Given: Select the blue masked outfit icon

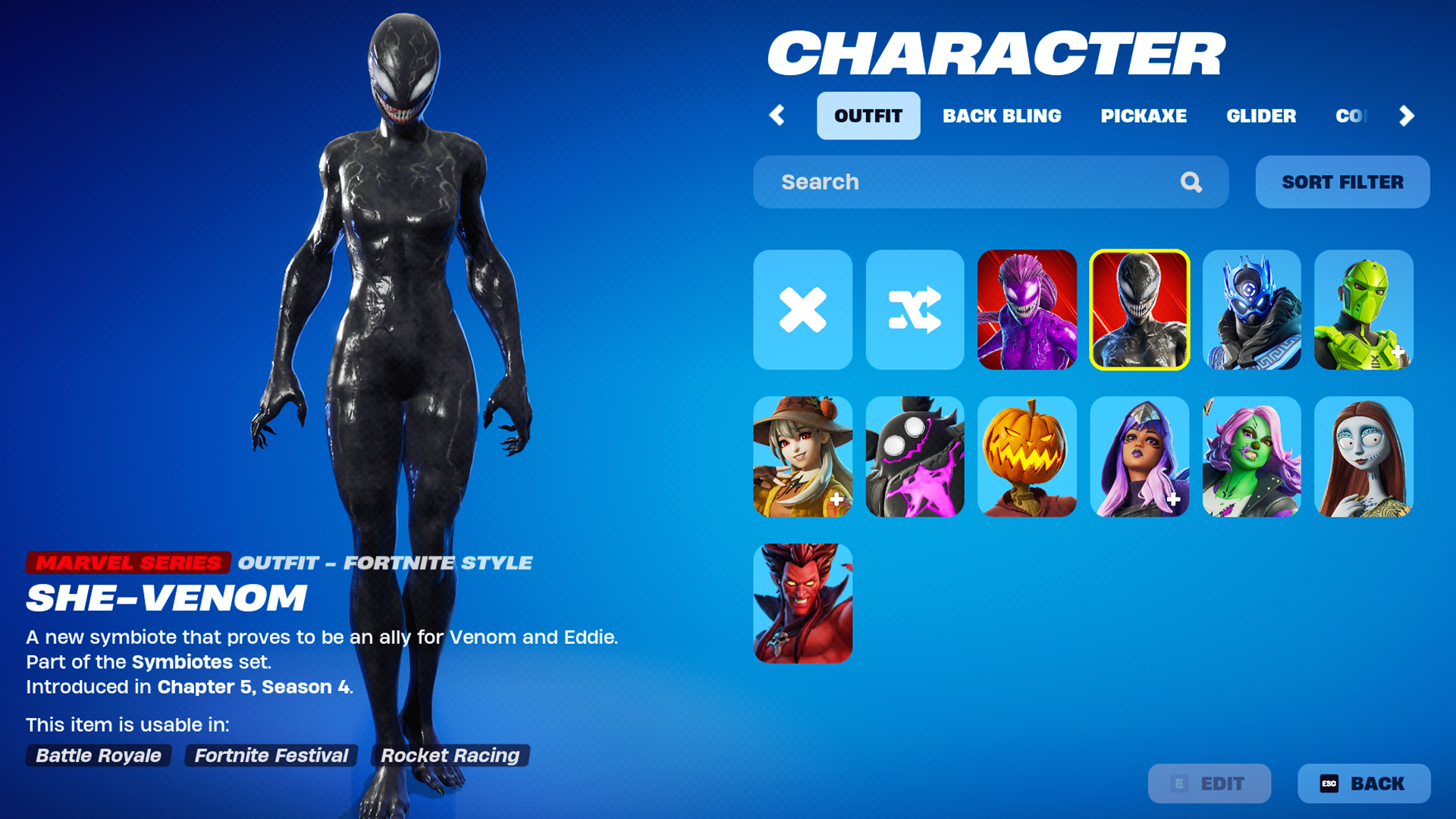Looking at the screenshot, I should (x=1251, y=309).
